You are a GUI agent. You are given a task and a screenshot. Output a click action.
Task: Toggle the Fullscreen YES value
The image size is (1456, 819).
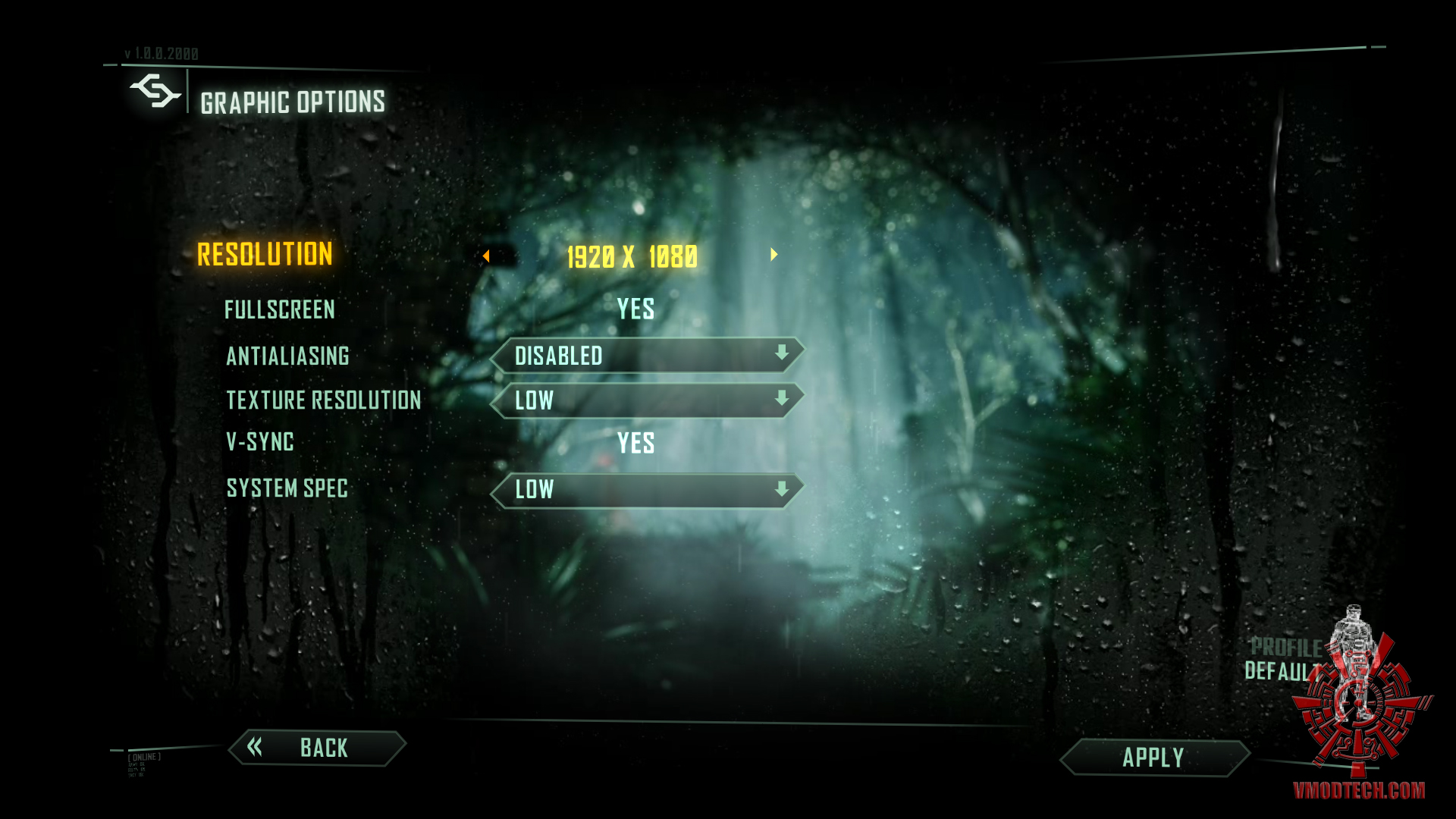(635, 309)
